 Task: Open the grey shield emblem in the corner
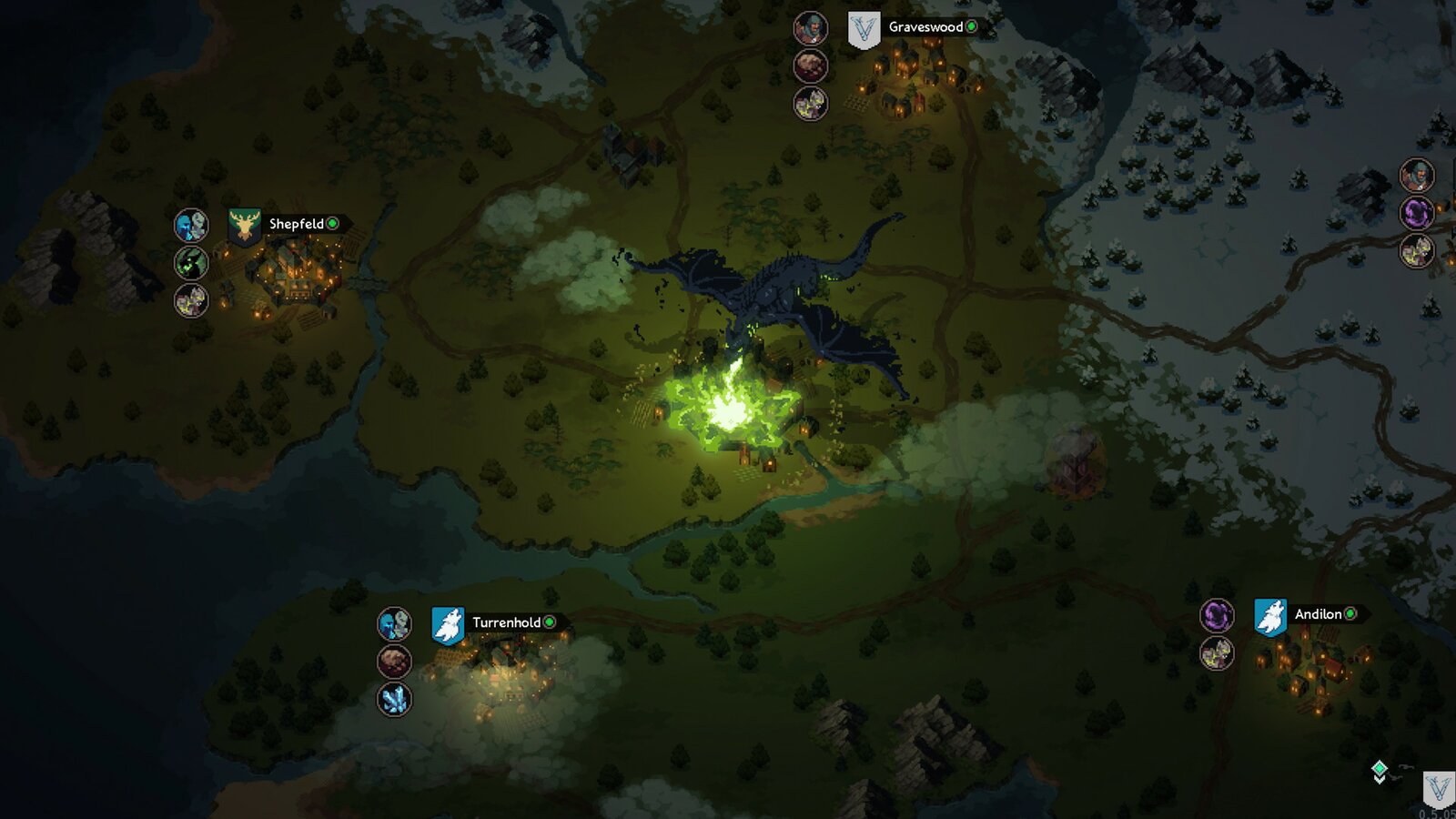1439,788
